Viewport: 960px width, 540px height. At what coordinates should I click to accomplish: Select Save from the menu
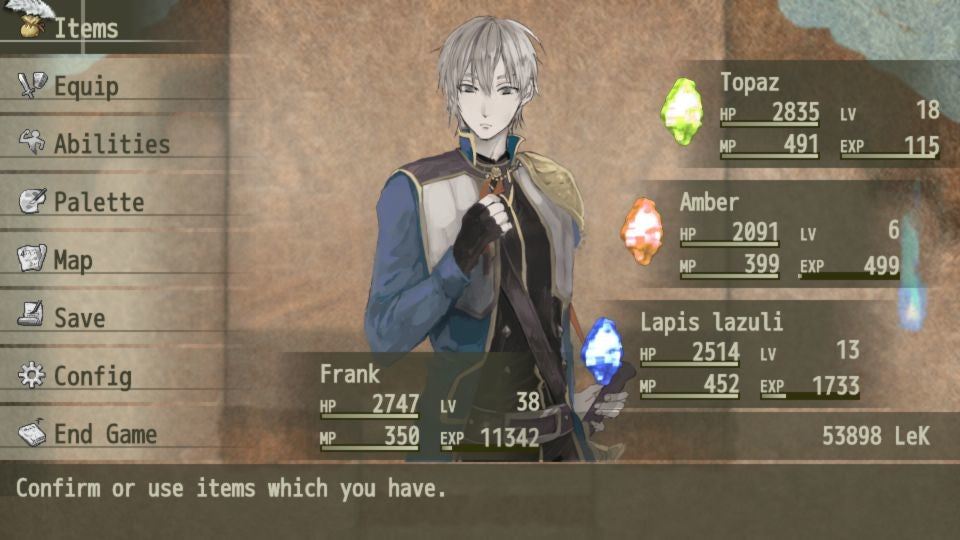[78, 318]
